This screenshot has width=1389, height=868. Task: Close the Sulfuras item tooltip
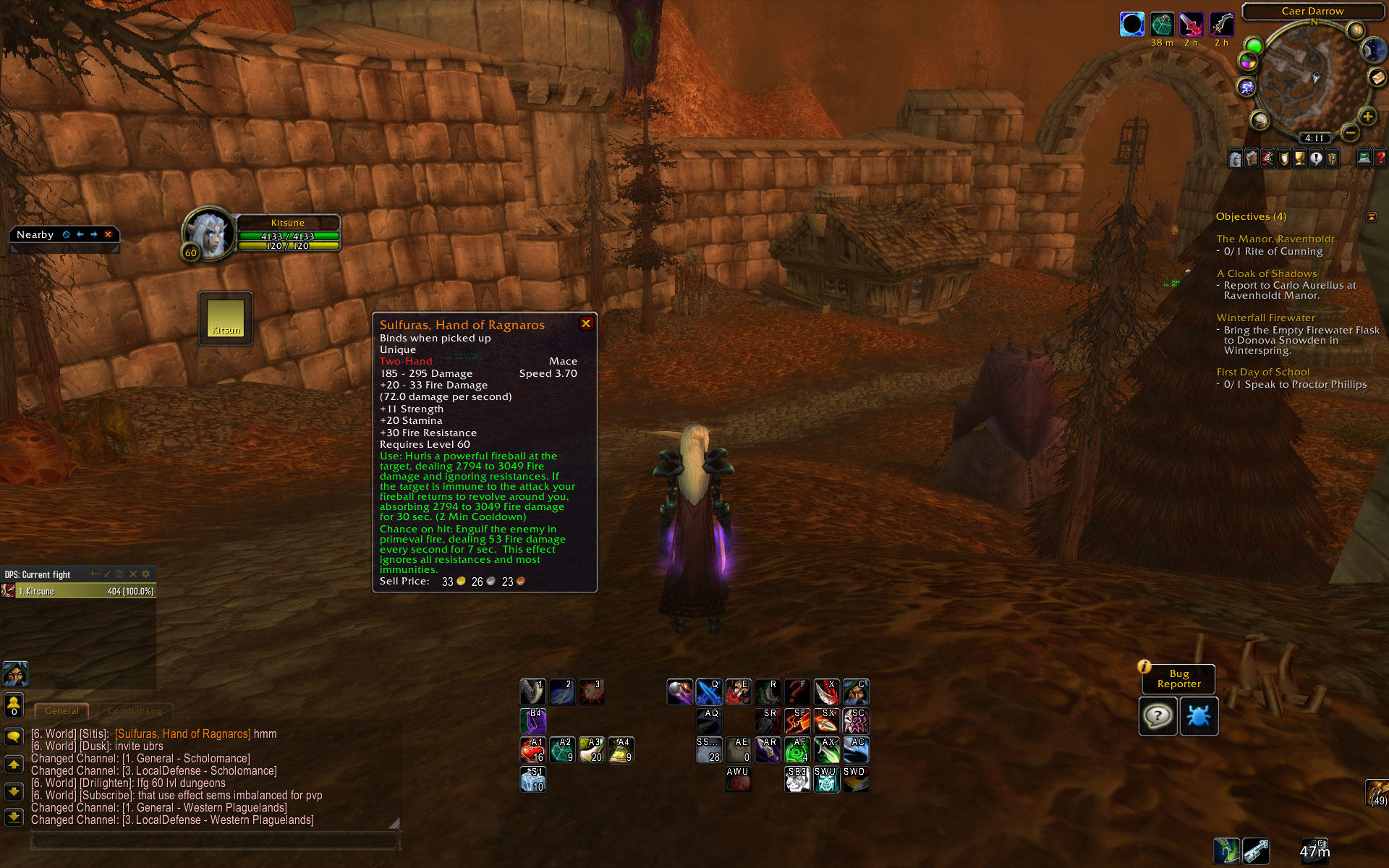(586, 323)
